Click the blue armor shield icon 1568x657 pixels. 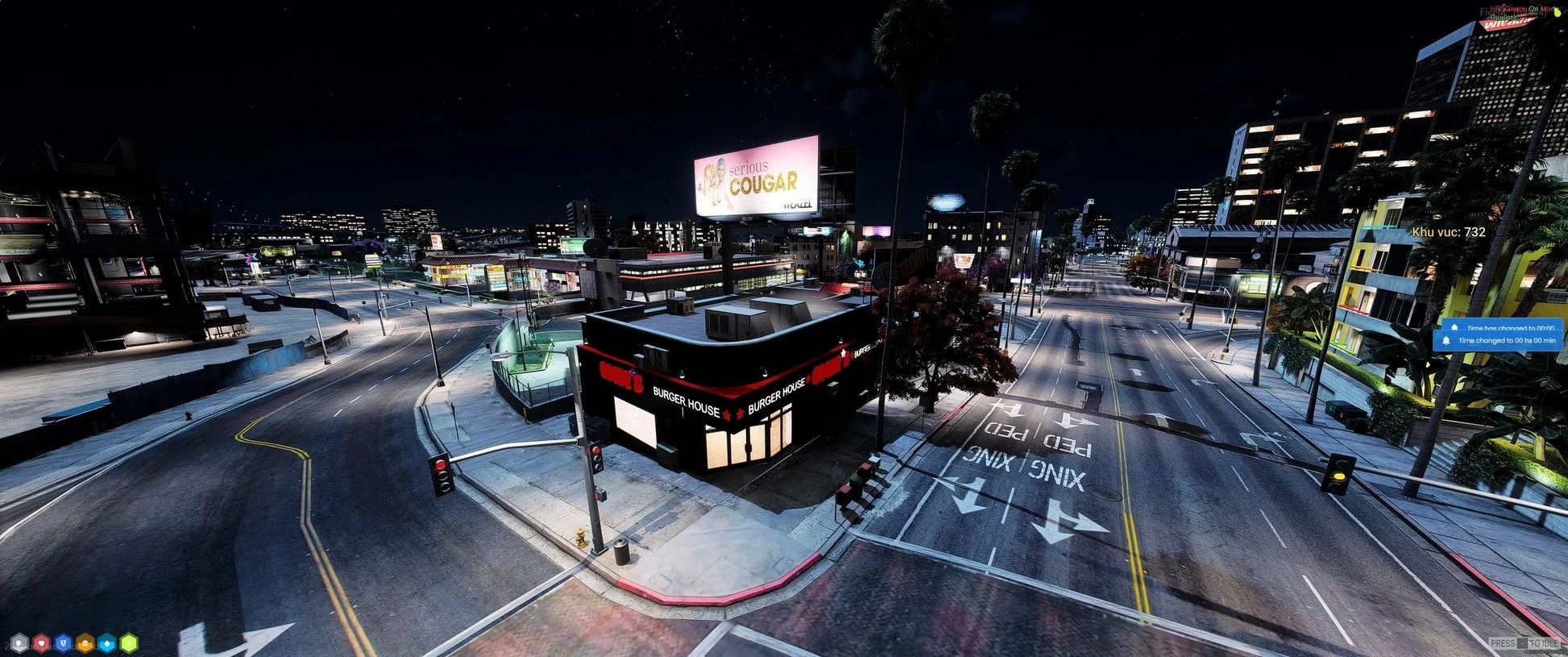[x=63, y=643]
